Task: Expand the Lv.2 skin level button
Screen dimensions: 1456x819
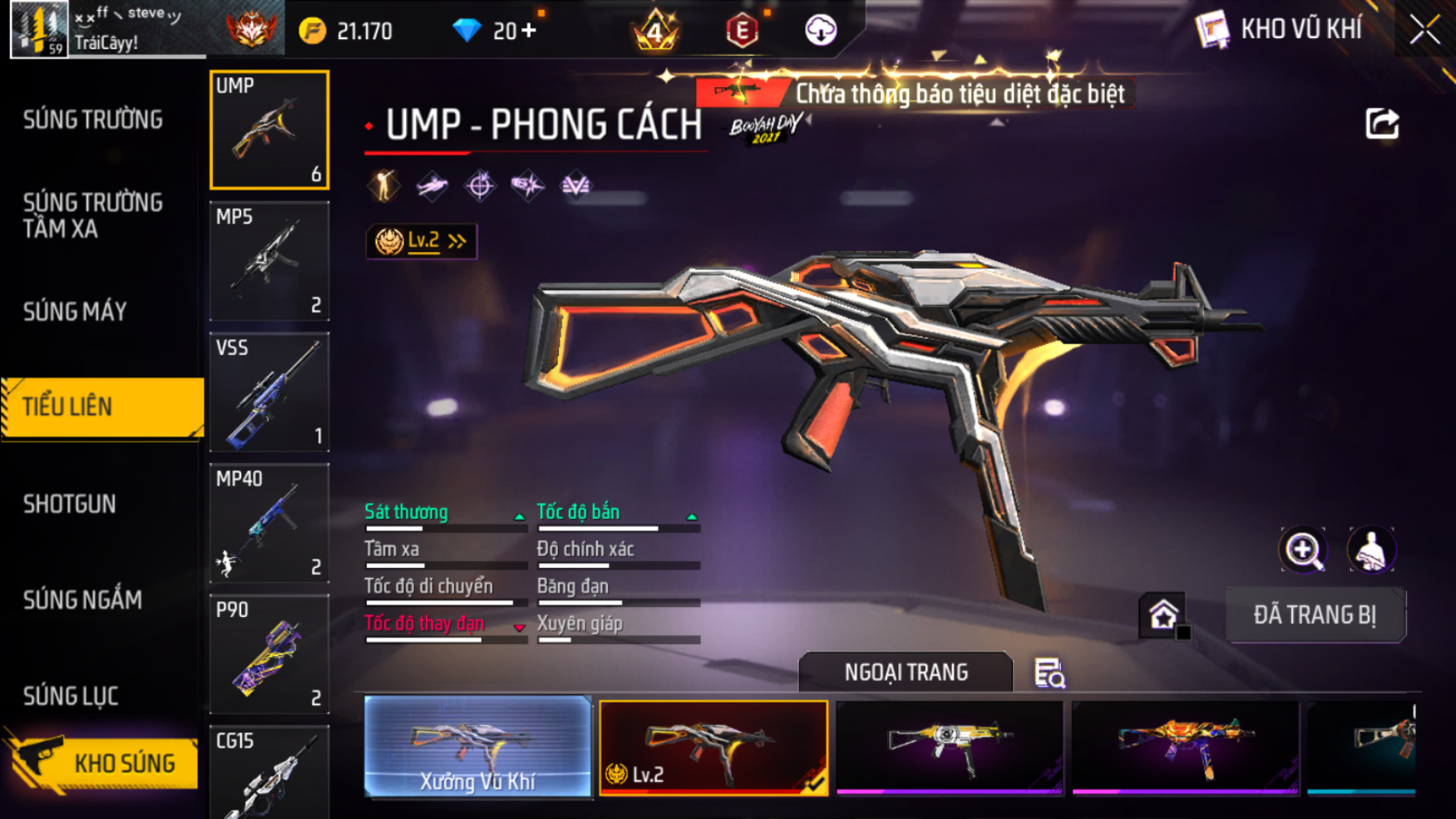Action: (422, 241)
